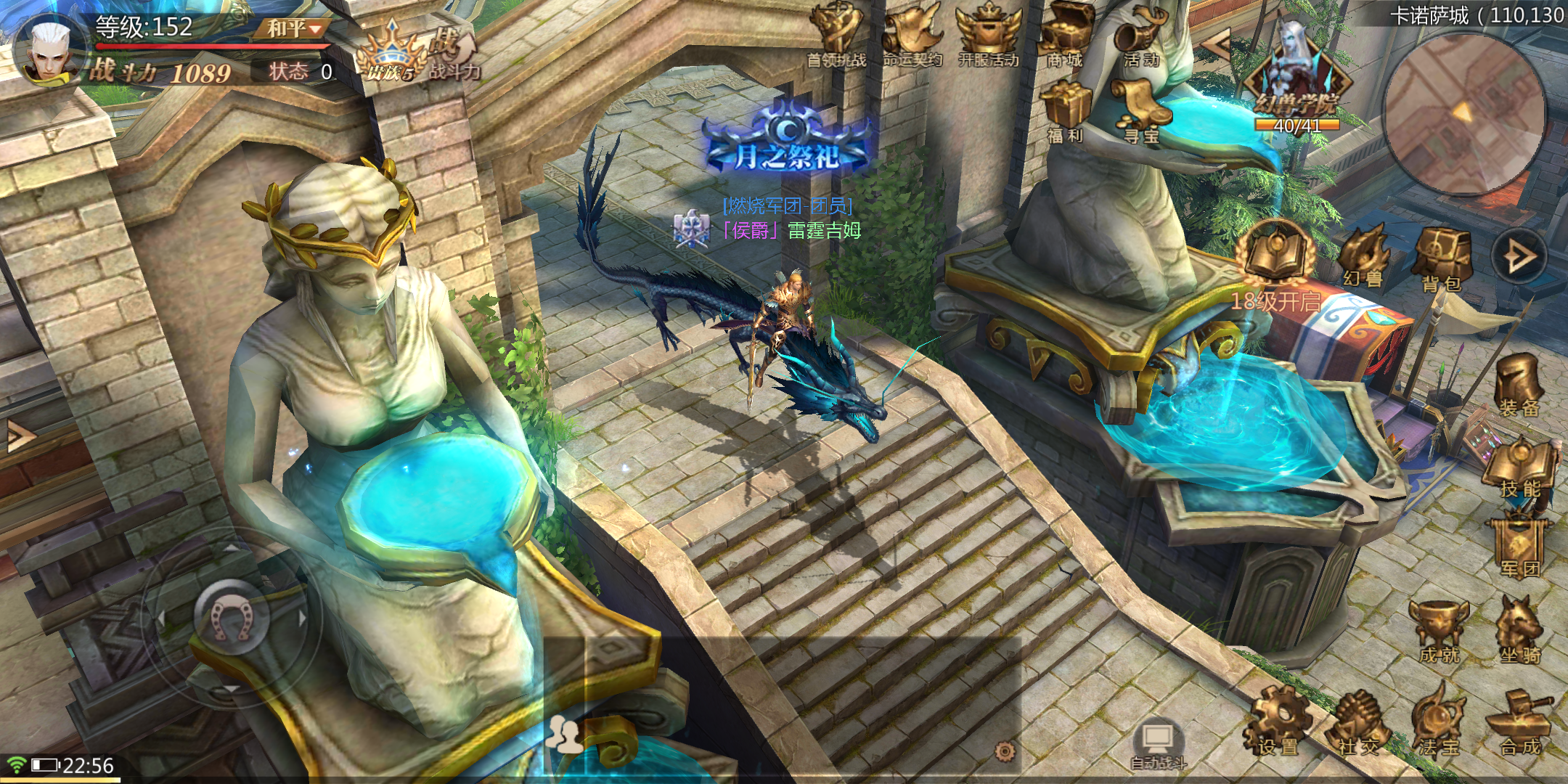Open the 幻兽学院 quest tracker
Image resolution: width=1568 pixels, height=784 pixels.
pyautogui.click(x=1297, y=80)
